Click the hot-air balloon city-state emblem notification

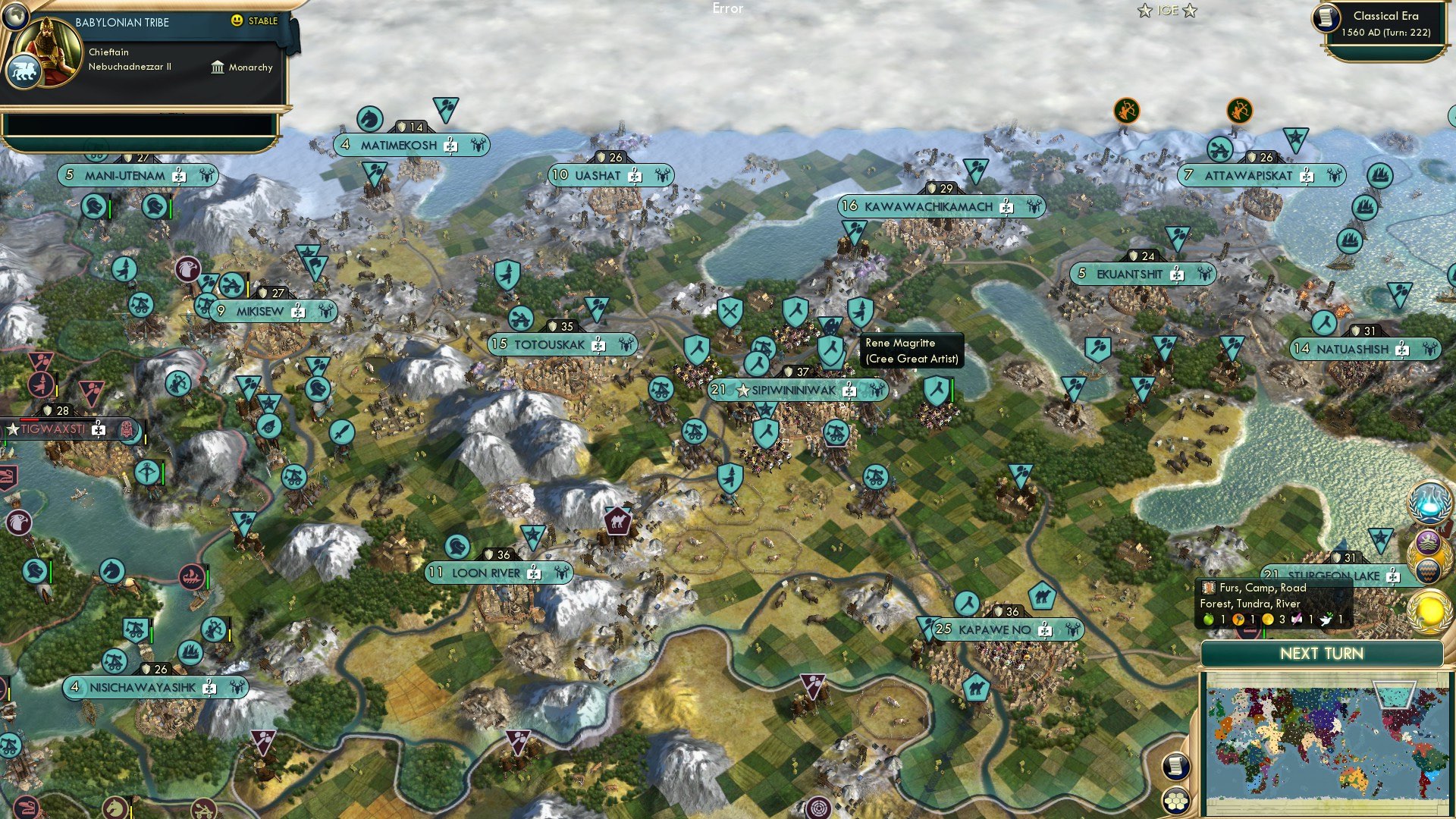point(1428,570)
